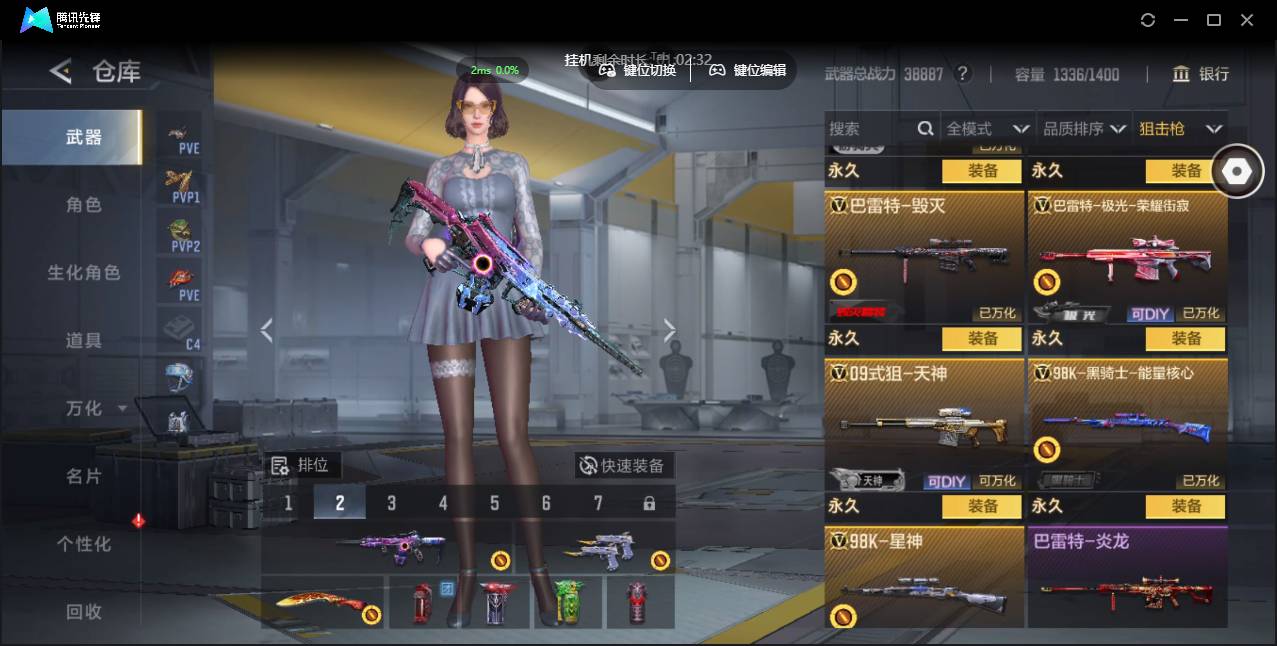Open the 银行 bank
1277x646 pixels.
1201,74
